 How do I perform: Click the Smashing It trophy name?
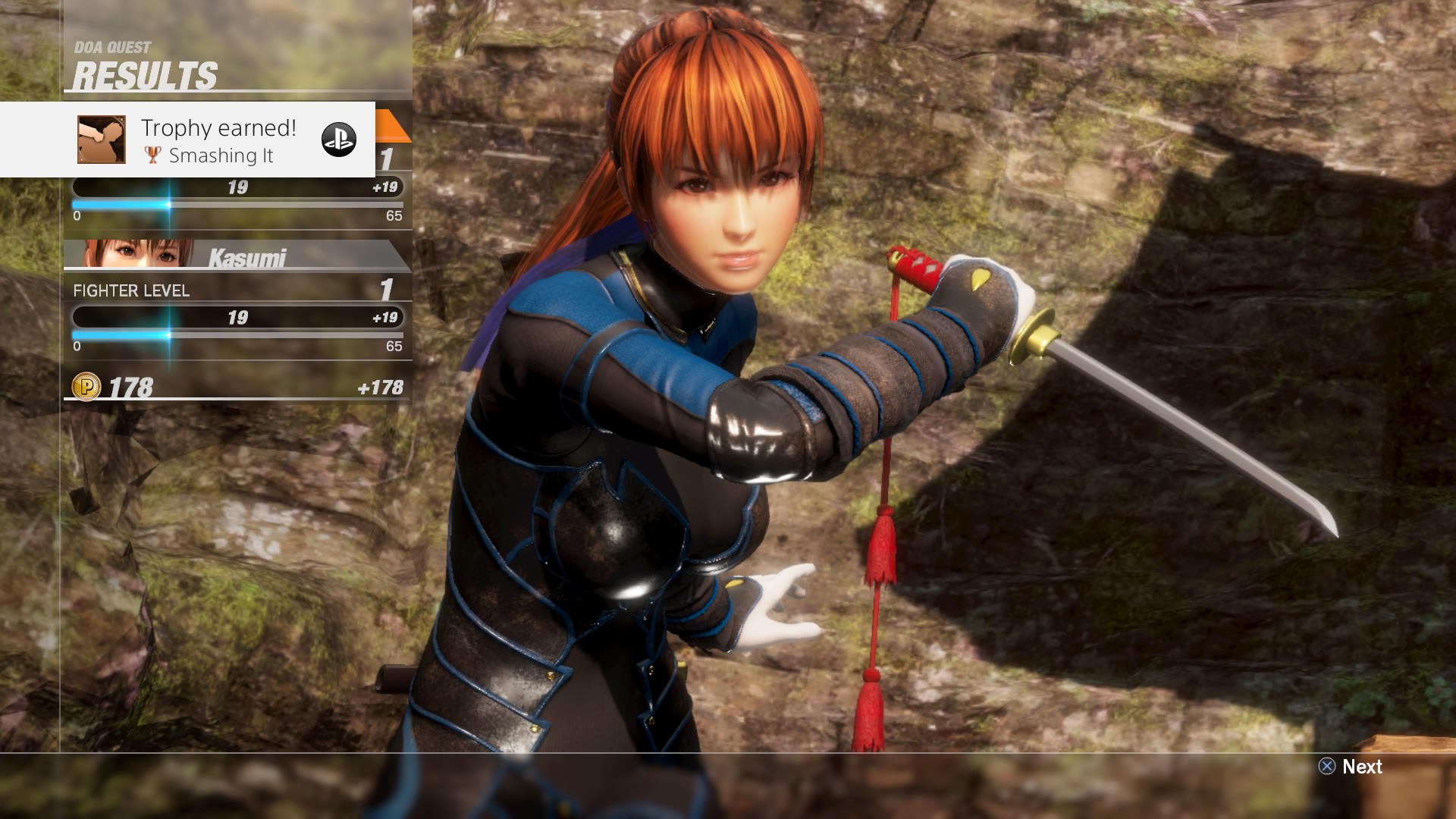point(222,156)
